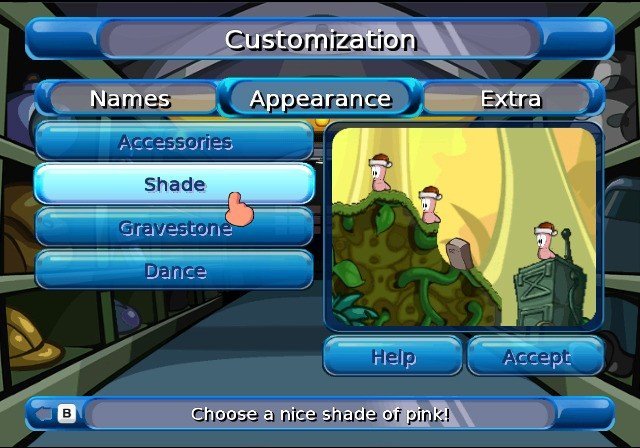The height and width of the screenshot is (448, 640).
Task: Switch to the Names tab
Action: pyautogui.click(x=130, y=99)
